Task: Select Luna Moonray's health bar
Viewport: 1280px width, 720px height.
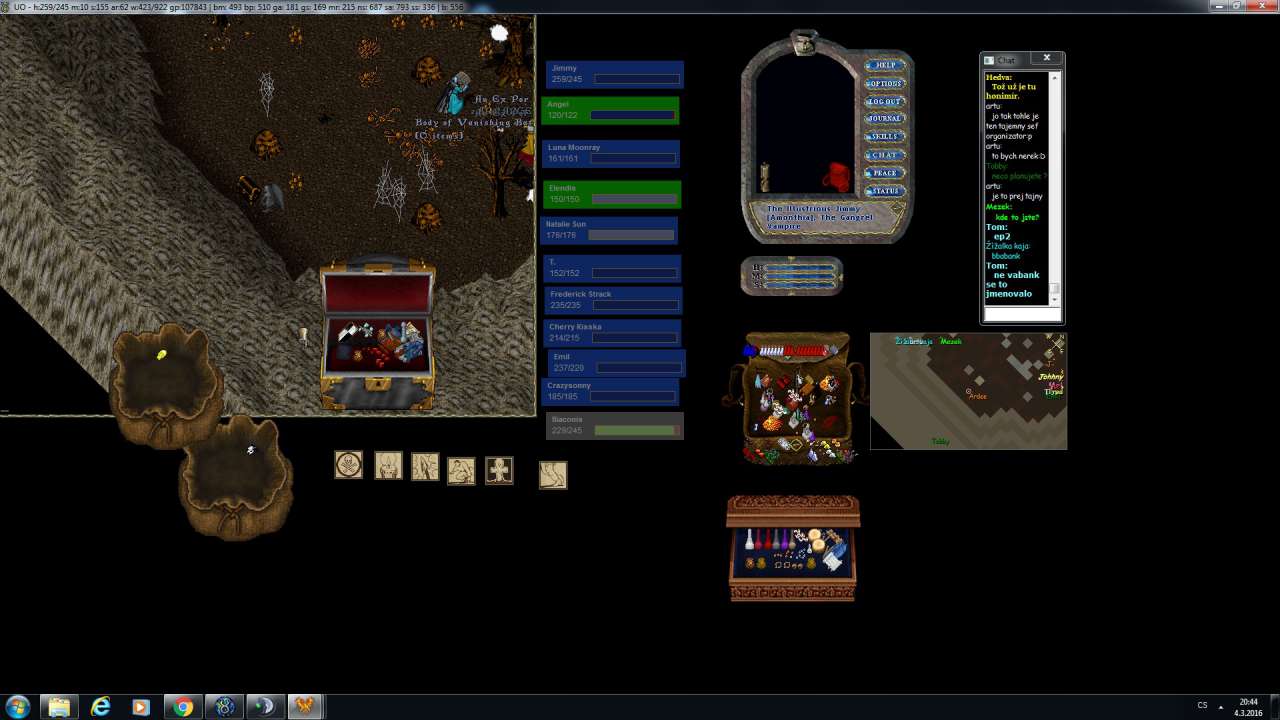Action: click(x=612, y=153)
